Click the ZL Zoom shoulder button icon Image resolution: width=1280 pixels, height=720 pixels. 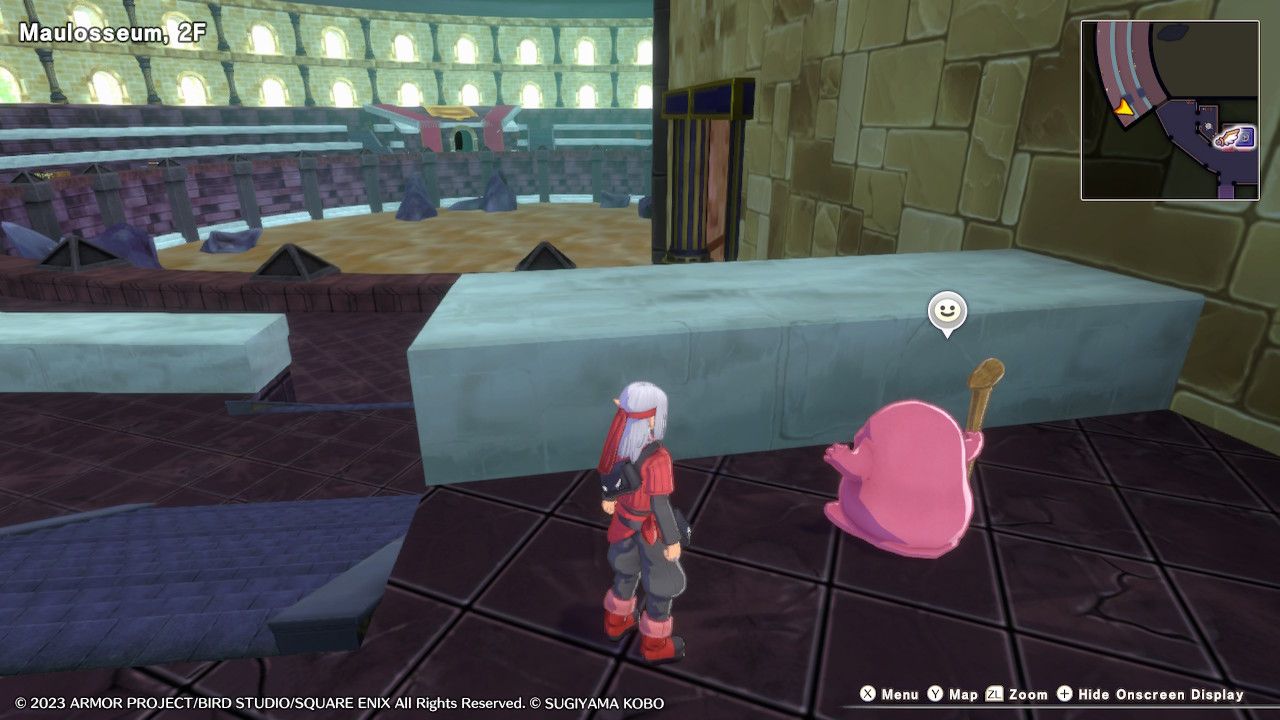[x=993, y=694]
